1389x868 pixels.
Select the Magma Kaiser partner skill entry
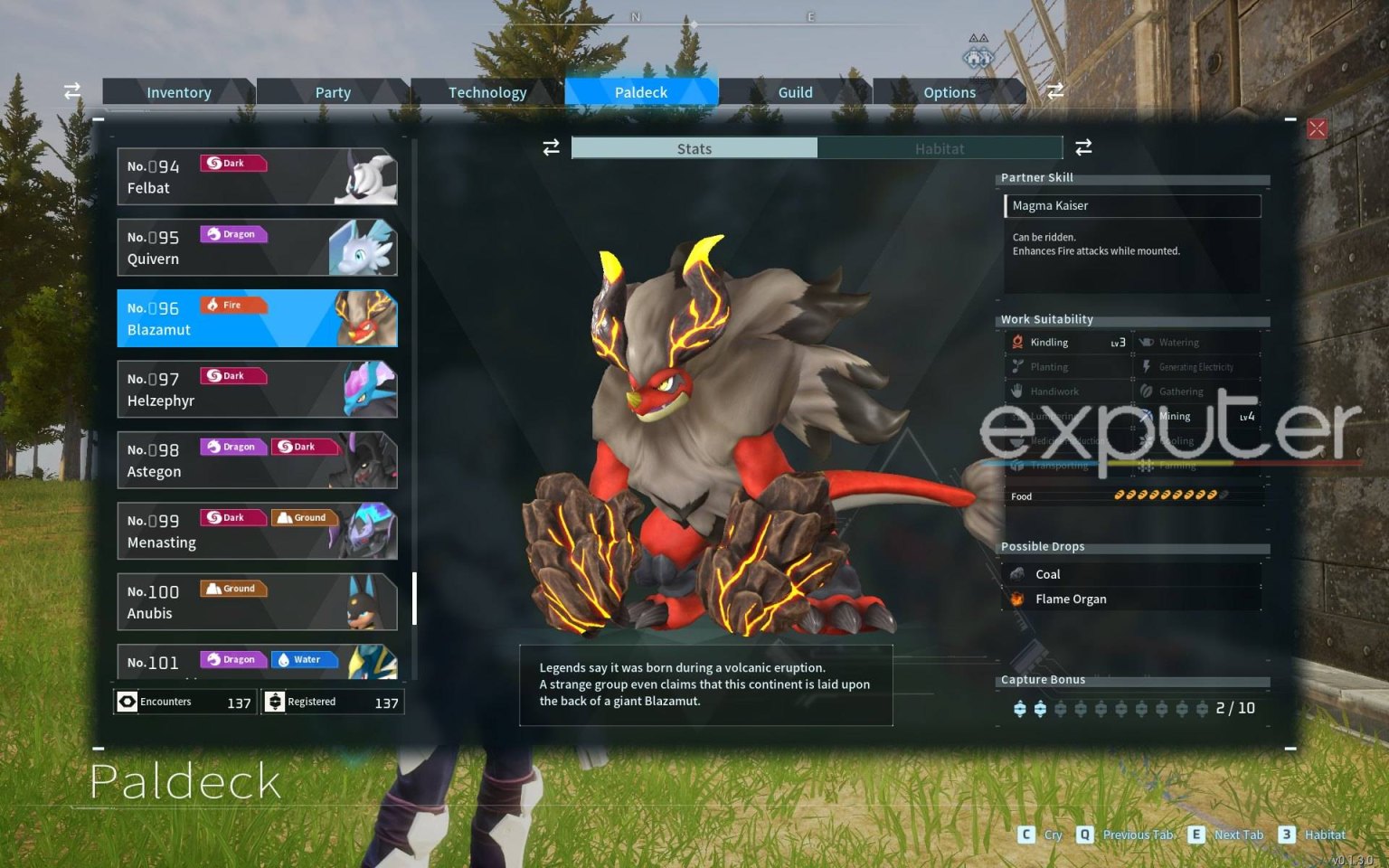pyautogui.click(x=1131, y=206)
